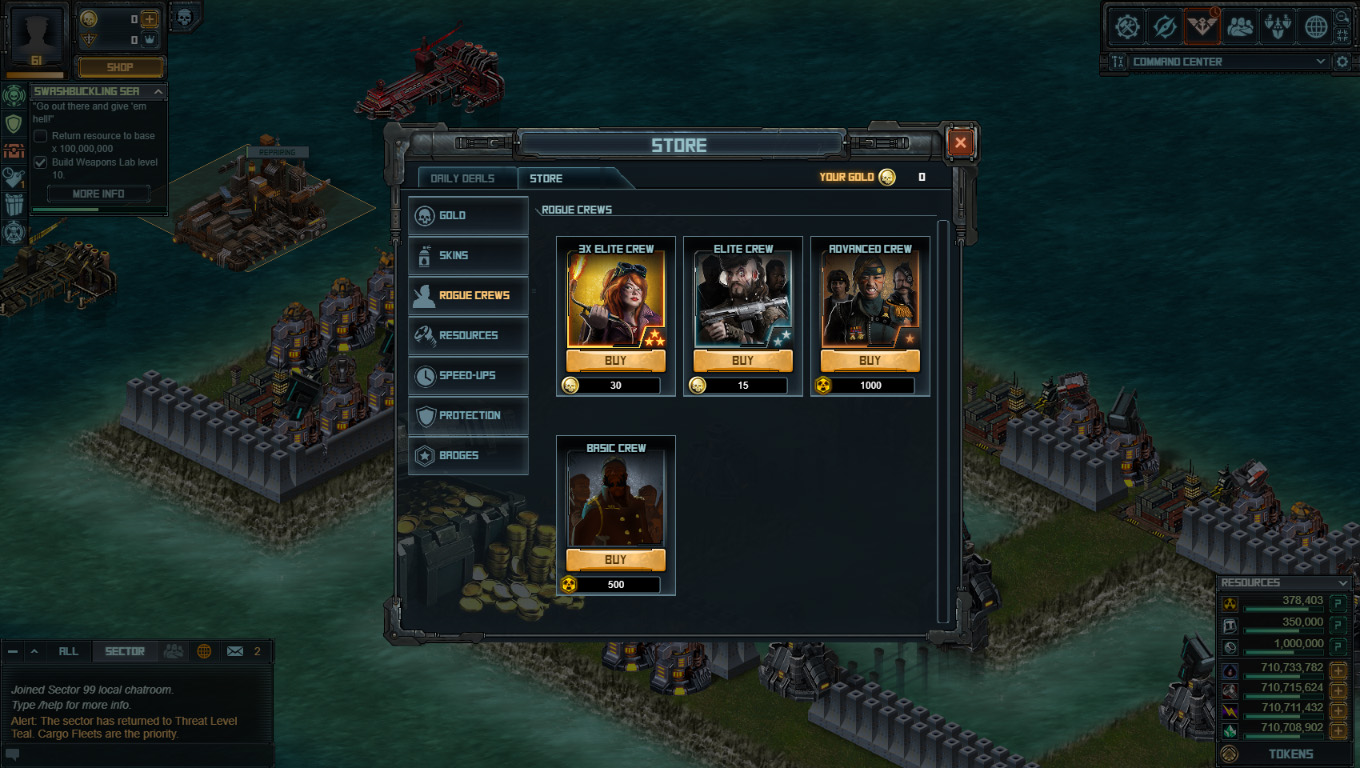1360x768 pixels.
Task: Select the Skins category
Action: 468,255
